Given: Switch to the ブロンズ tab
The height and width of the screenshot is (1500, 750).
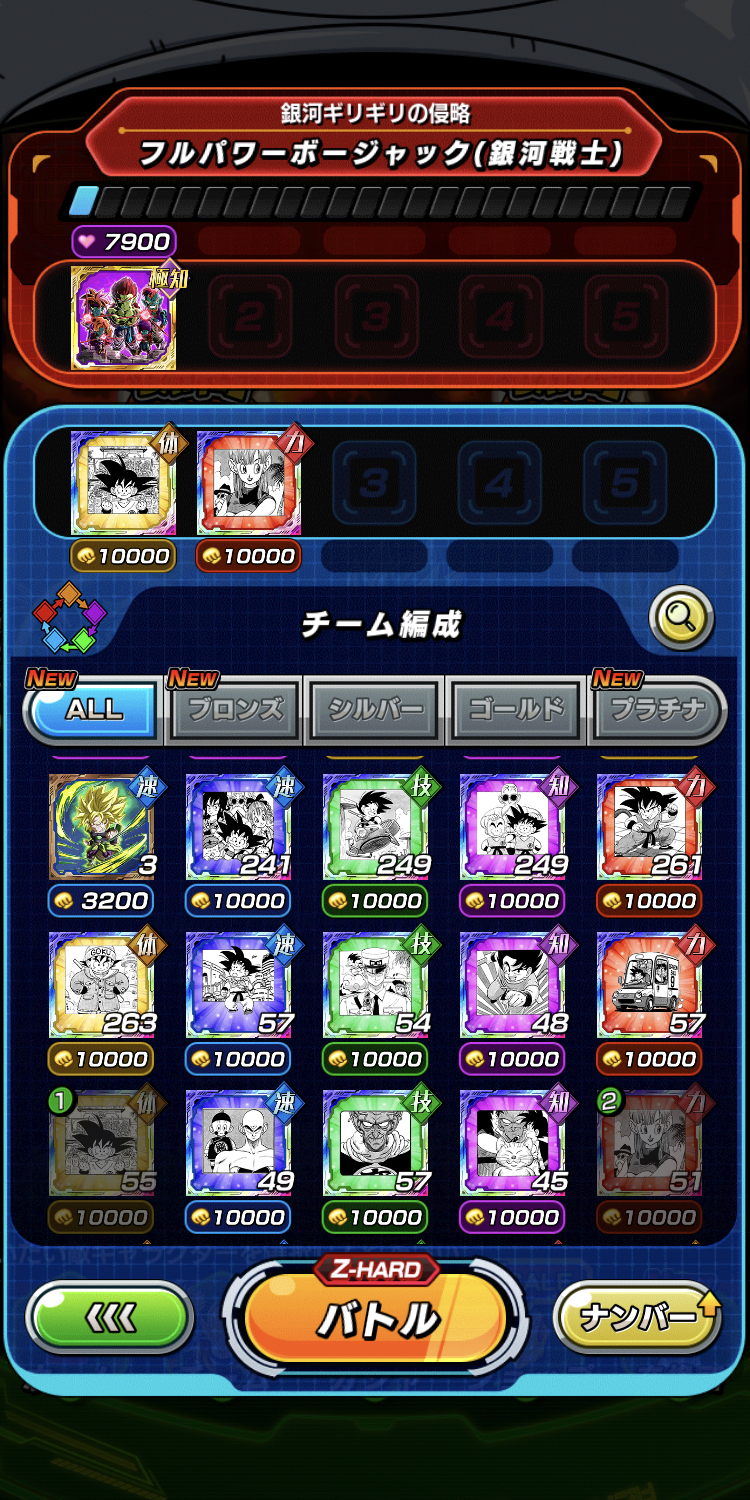Looking at the screenshot, I should click(x=235, y=710).
